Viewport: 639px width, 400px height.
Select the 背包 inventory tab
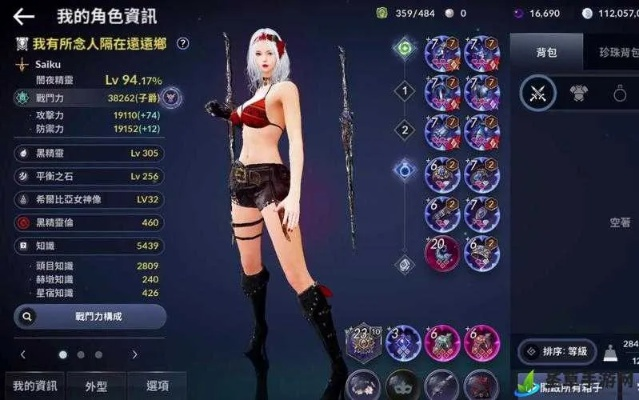[548, 49]
